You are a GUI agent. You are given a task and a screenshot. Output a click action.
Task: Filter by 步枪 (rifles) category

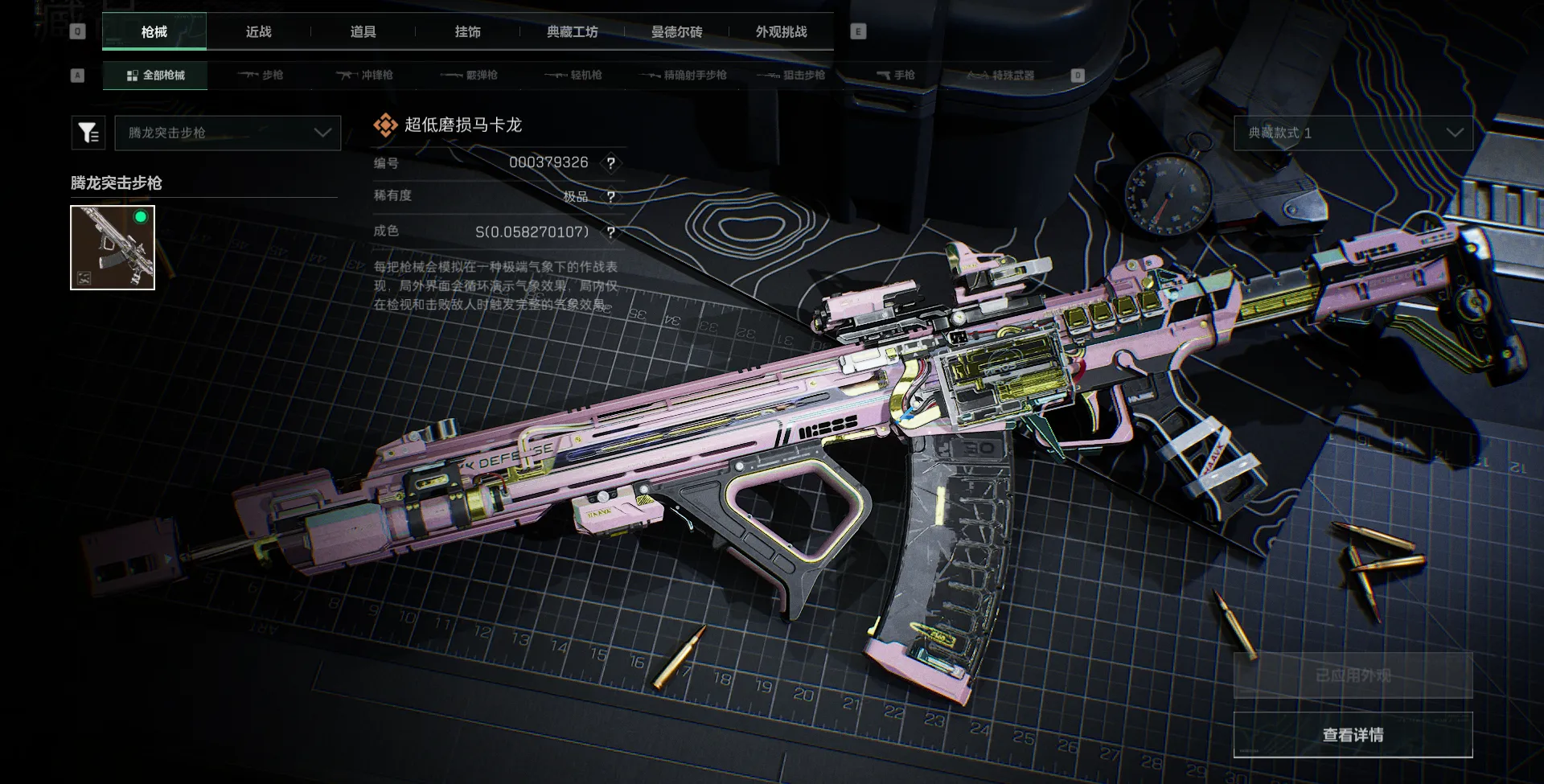click(x=261, y=75)
